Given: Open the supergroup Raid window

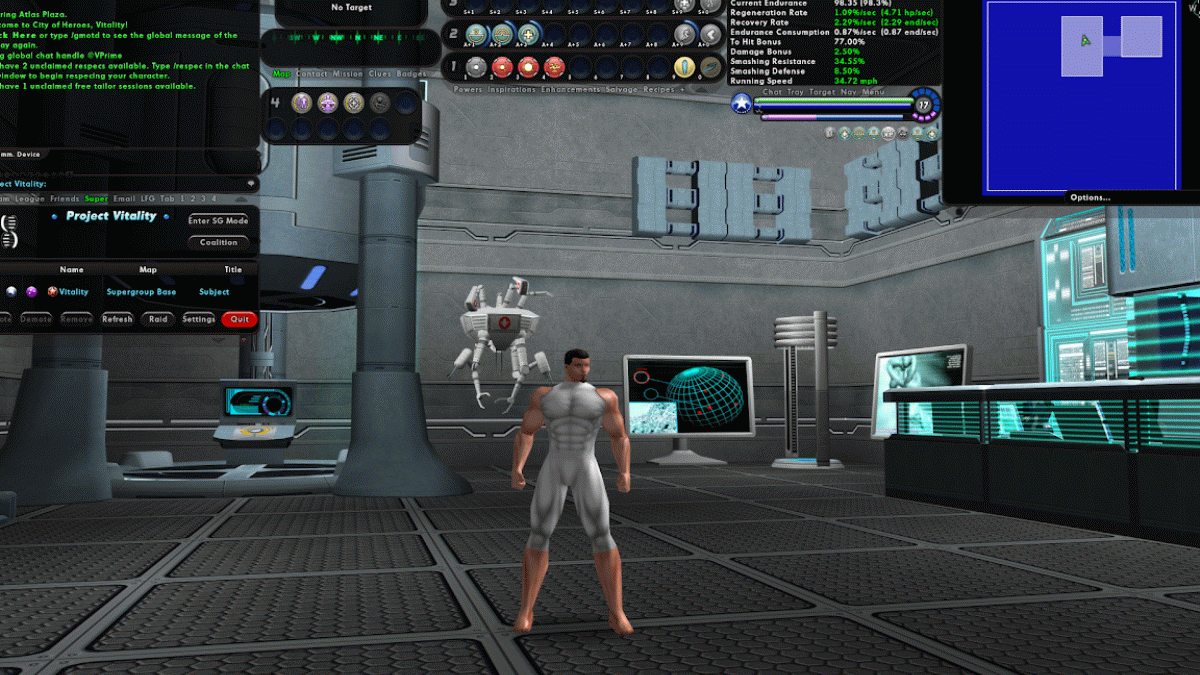Looking at the screenshot, I should click(x=158, y=319).
